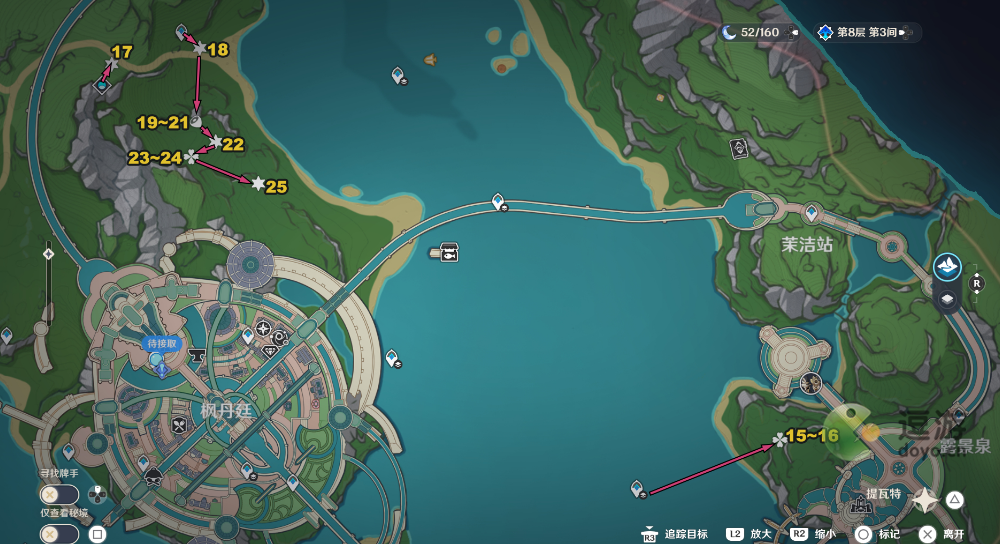Screen dimensions: 1000x544
Task: Open the map layers button
Action: [947, 298]
